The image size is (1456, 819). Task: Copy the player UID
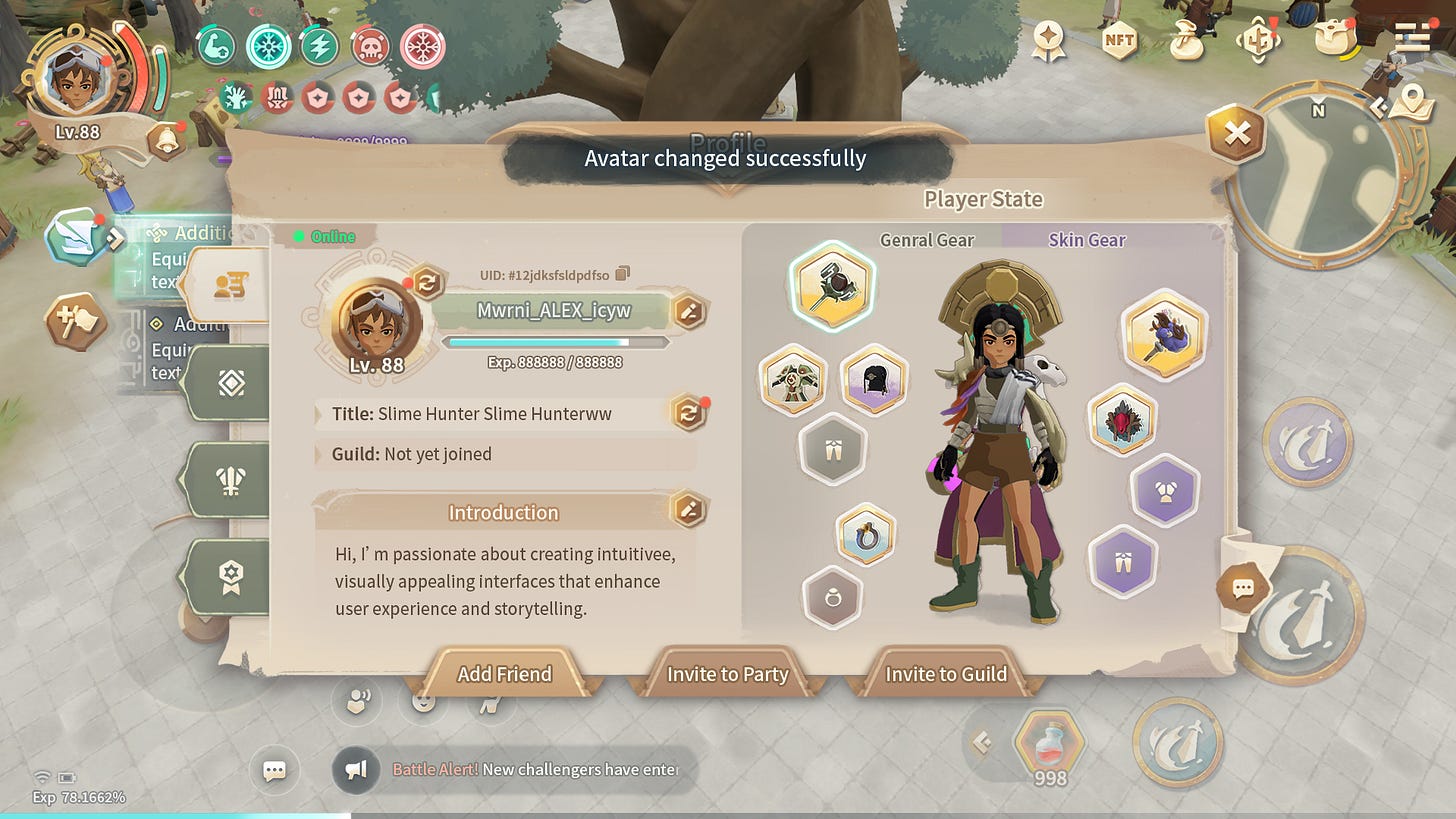[x=623, y=274]
